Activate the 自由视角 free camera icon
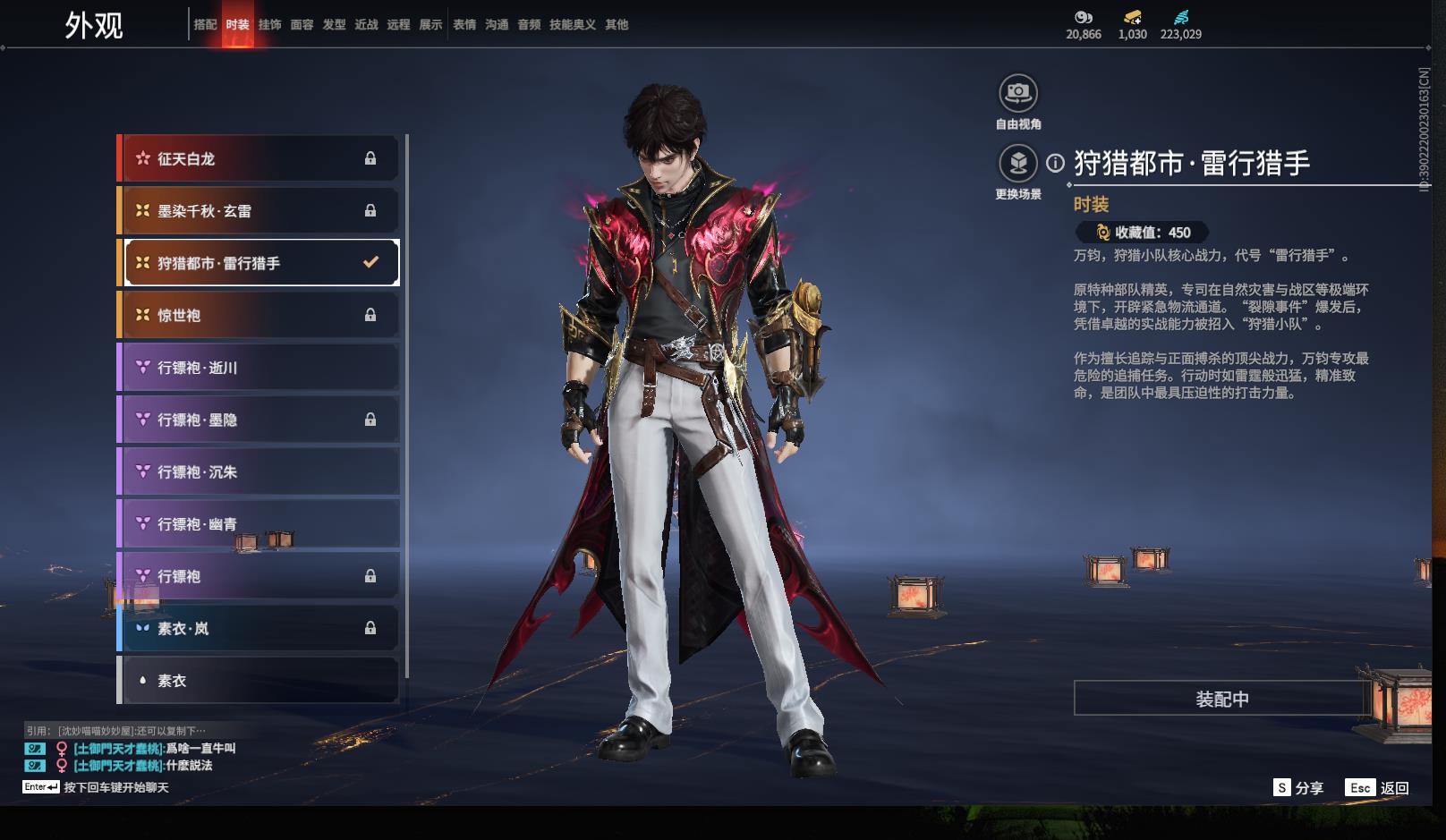Image resolution: width=1446 pixels, height=840 pixels. point(1017,93)
